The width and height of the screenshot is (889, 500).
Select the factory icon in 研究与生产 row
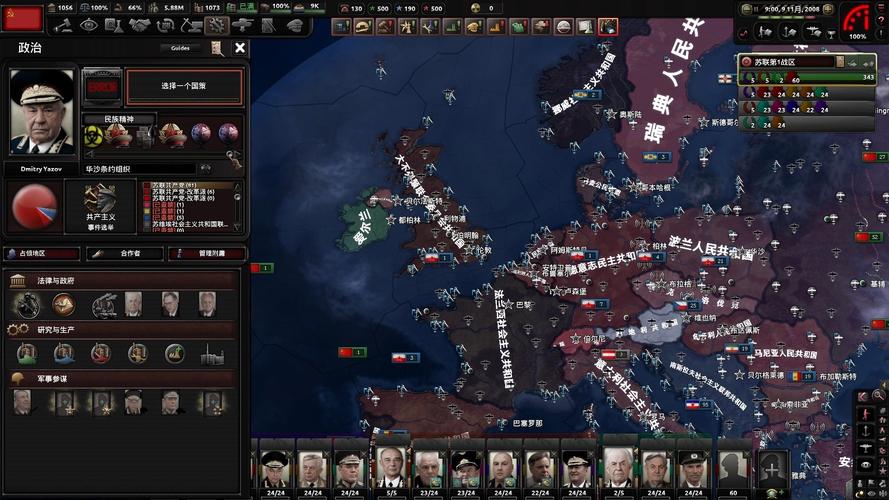210,354
